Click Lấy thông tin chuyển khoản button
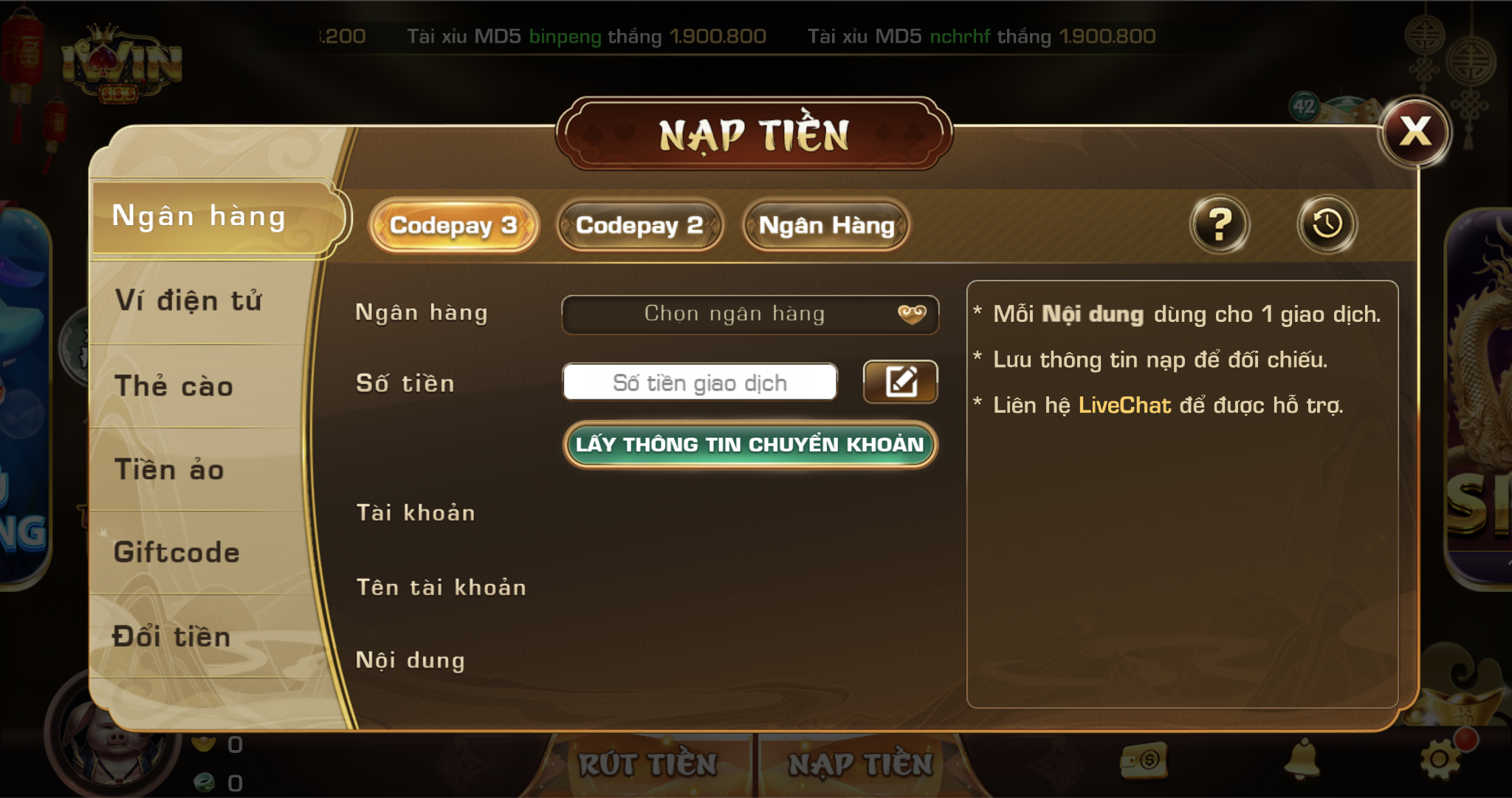 pos(749,444)
